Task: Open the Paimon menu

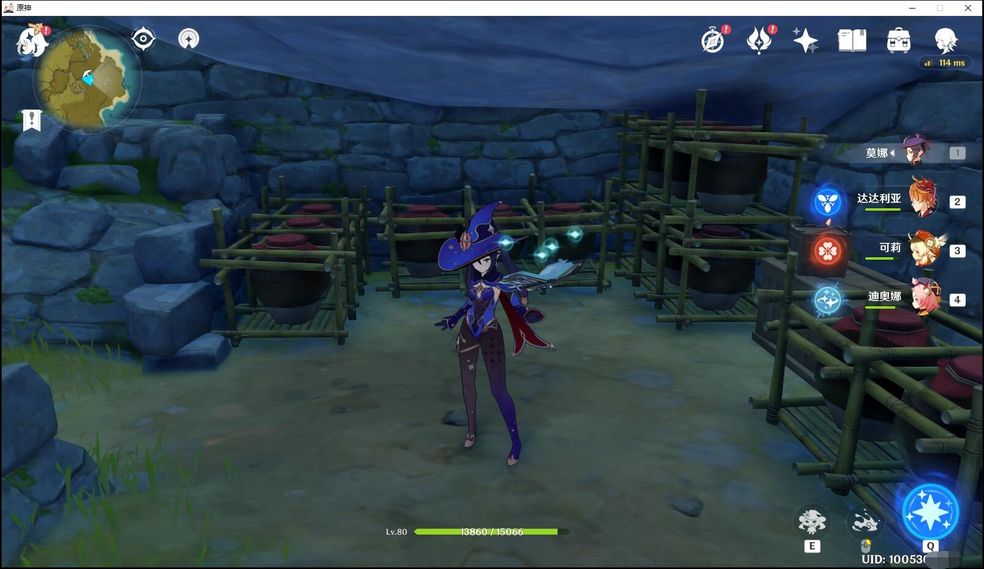Action: (31, 43)
